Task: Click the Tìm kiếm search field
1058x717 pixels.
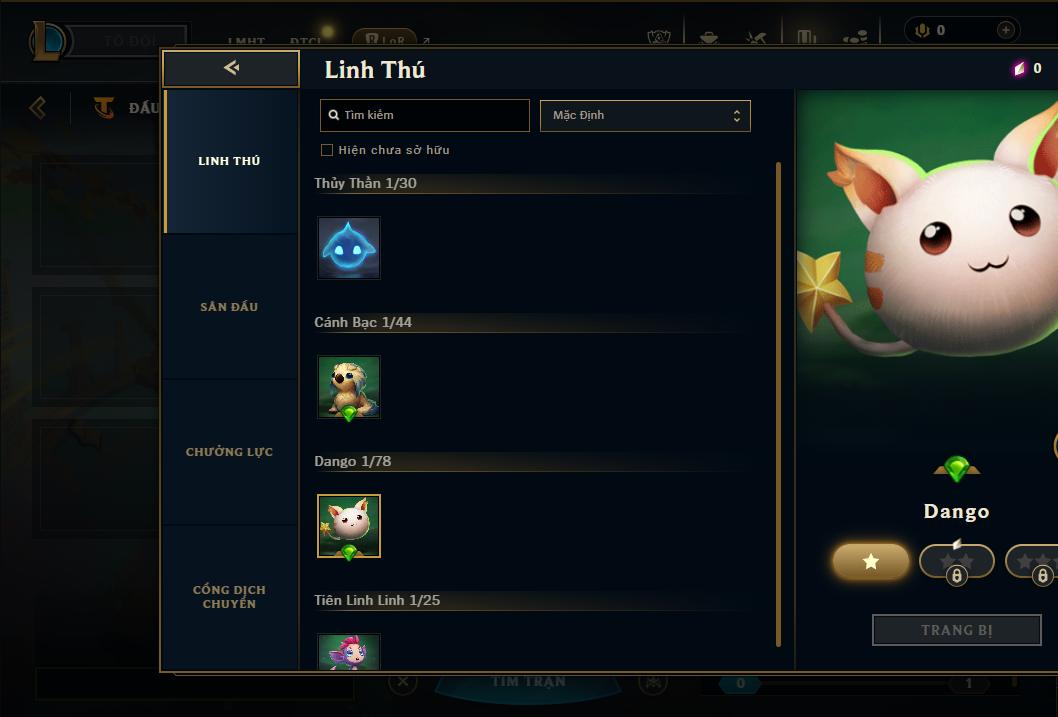Action: coord(425,115)
